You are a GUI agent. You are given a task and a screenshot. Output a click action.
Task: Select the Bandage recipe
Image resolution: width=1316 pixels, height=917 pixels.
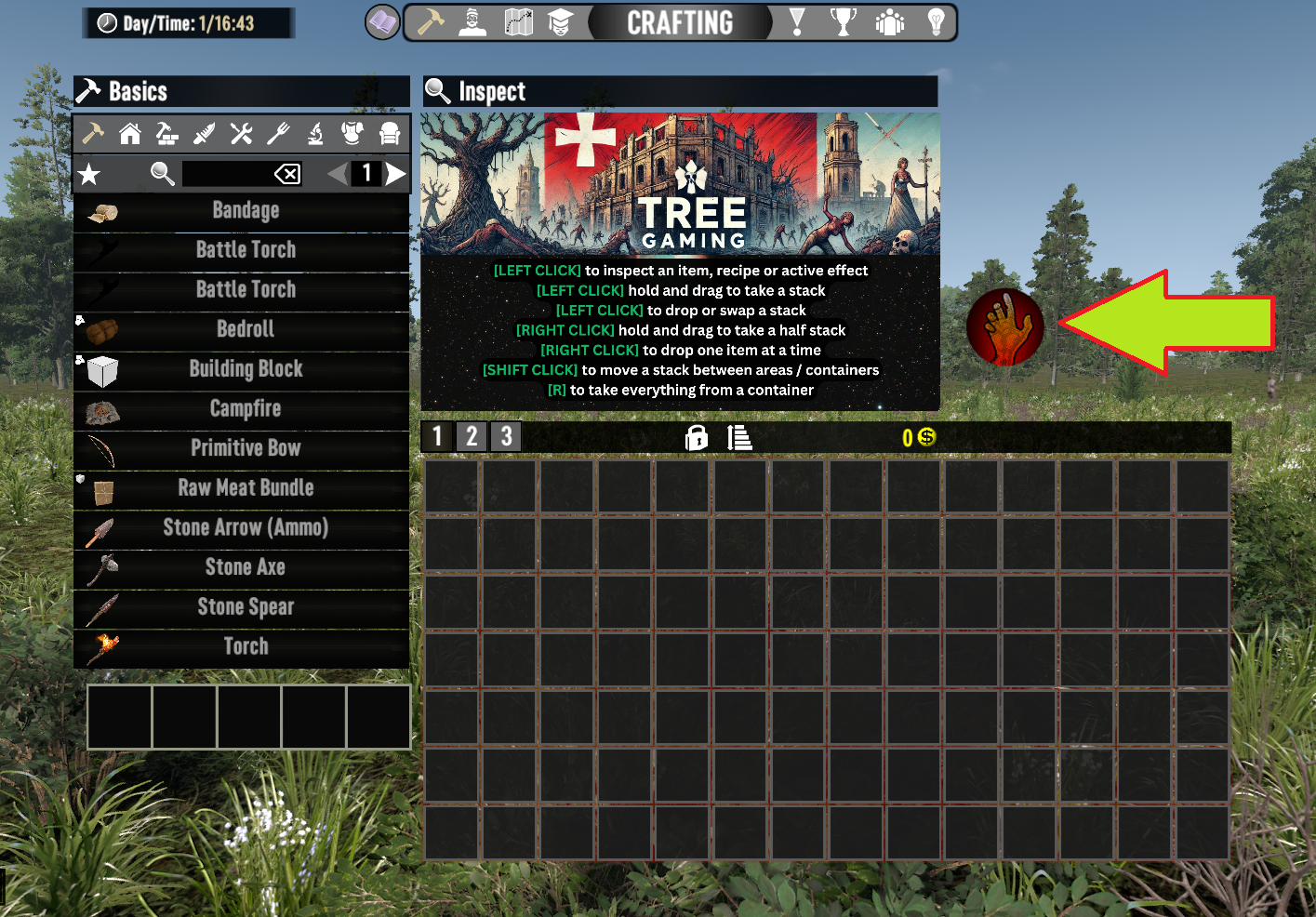pos(245,211)
